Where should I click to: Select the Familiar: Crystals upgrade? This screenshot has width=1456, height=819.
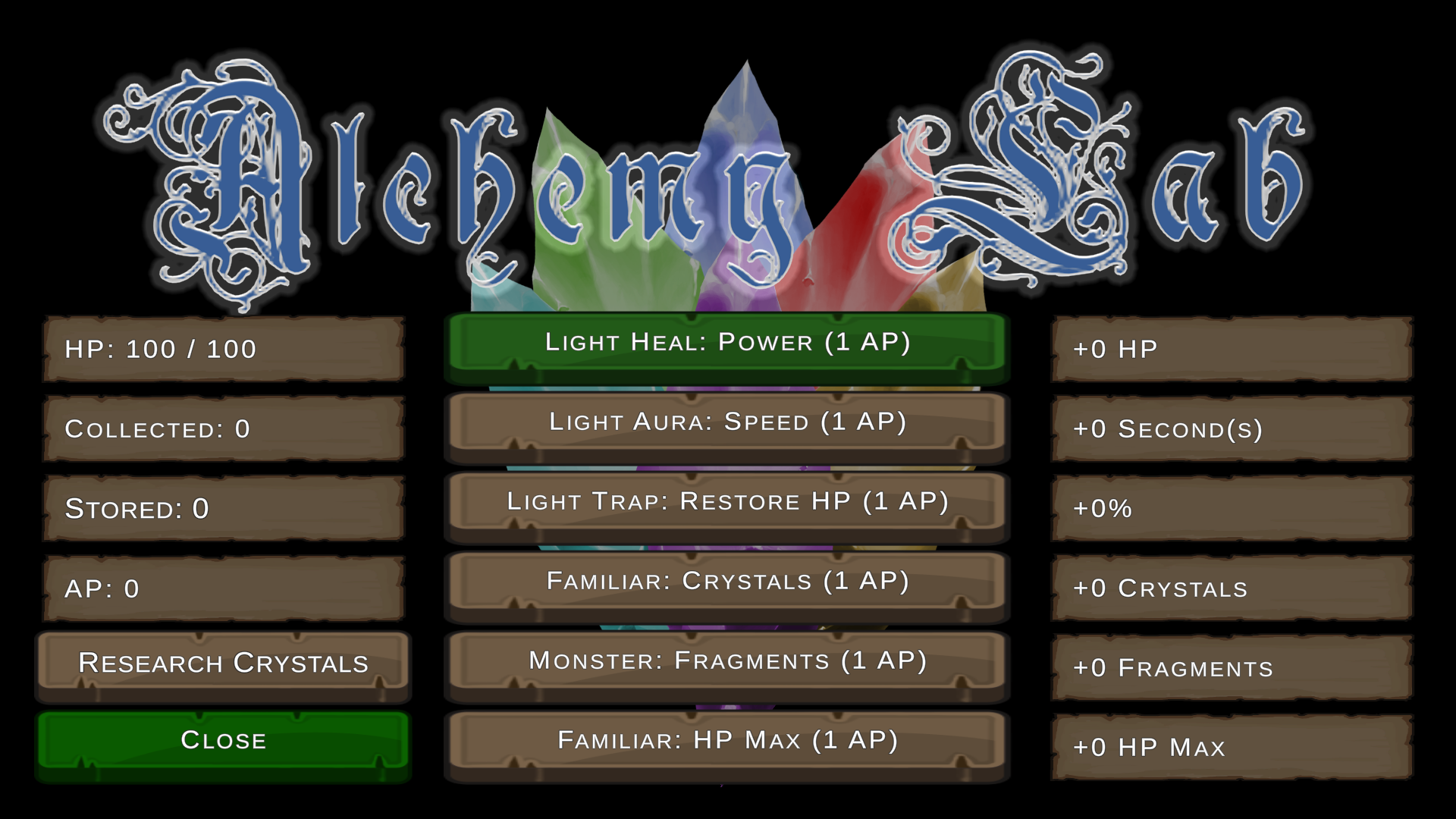pyautogui.click(x=726, y=582)
